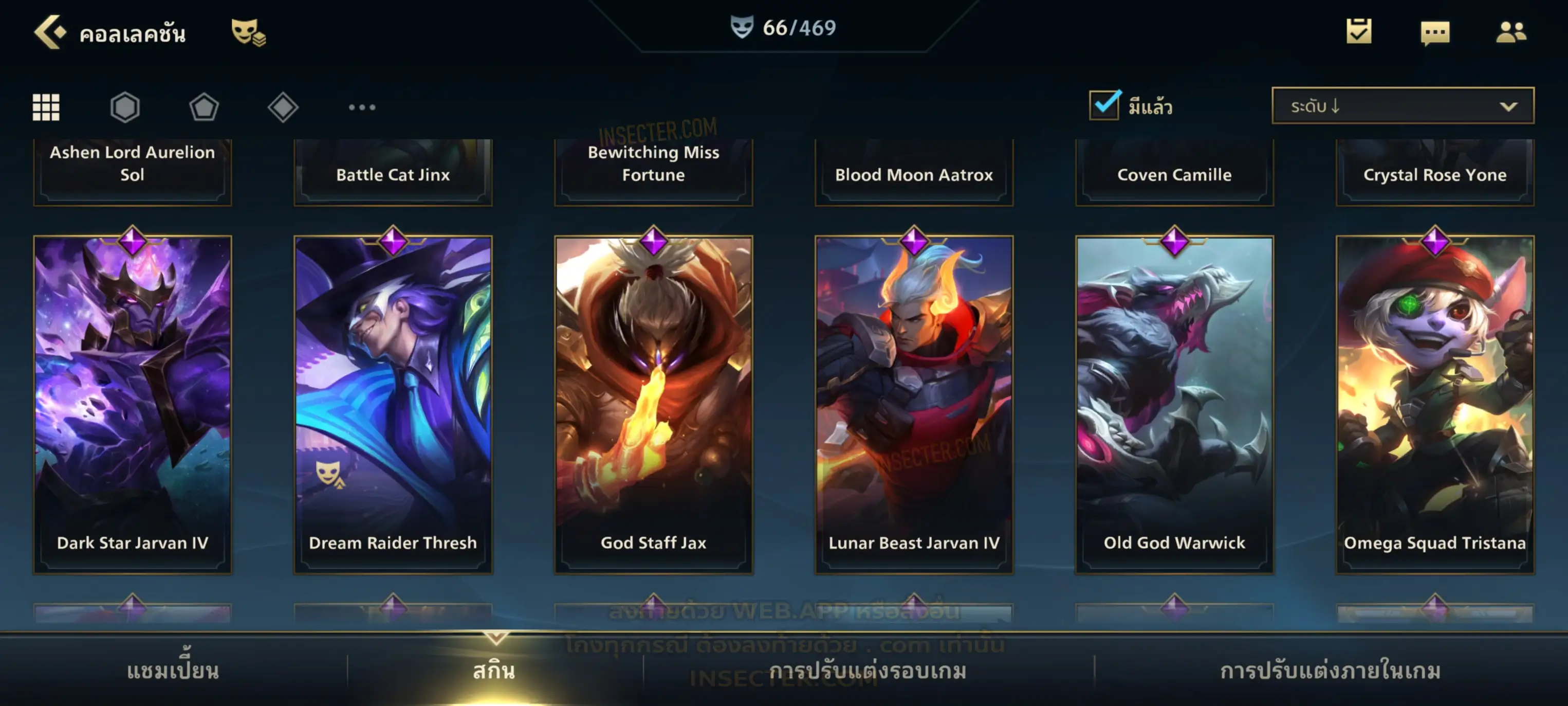Viewport: 1568px width, 706px height.
Task: Go back using the collection arrow
Action: click(x=49, y=32)
